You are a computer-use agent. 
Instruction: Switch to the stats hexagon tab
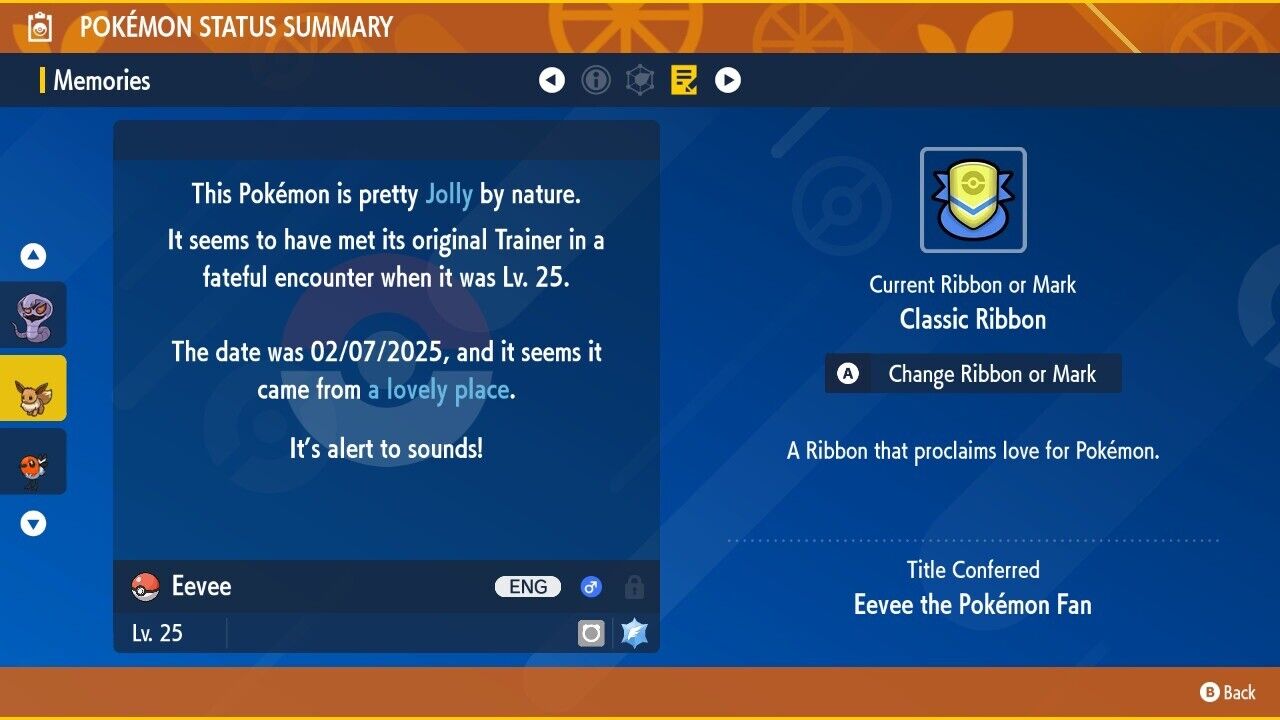pyautogui.click(x=640, y=80)
